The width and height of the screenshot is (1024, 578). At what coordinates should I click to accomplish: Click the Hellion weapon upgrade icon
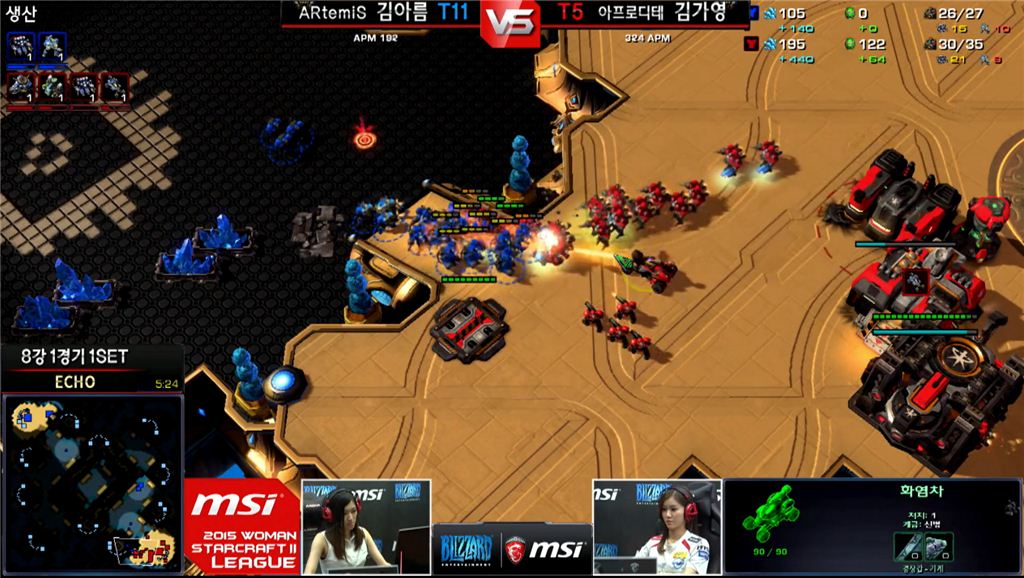tap(908, 546)
